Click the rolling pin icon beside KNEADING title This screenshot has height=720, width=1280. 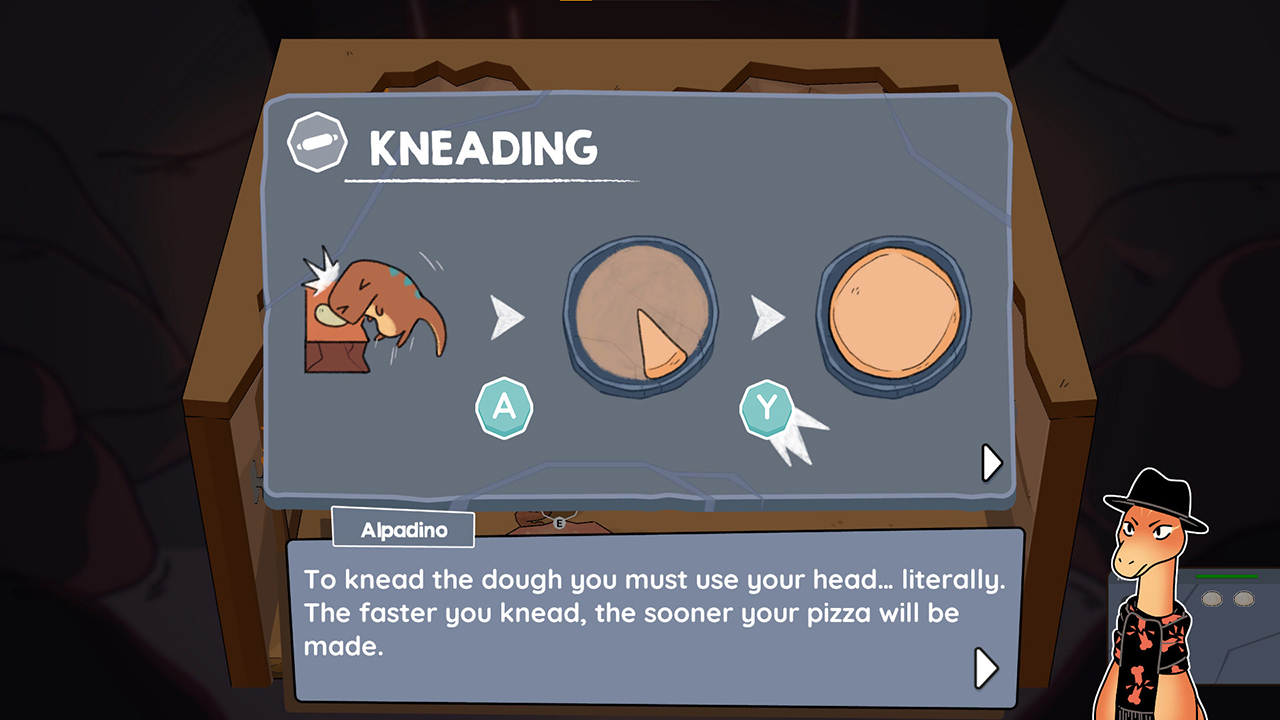316,142
